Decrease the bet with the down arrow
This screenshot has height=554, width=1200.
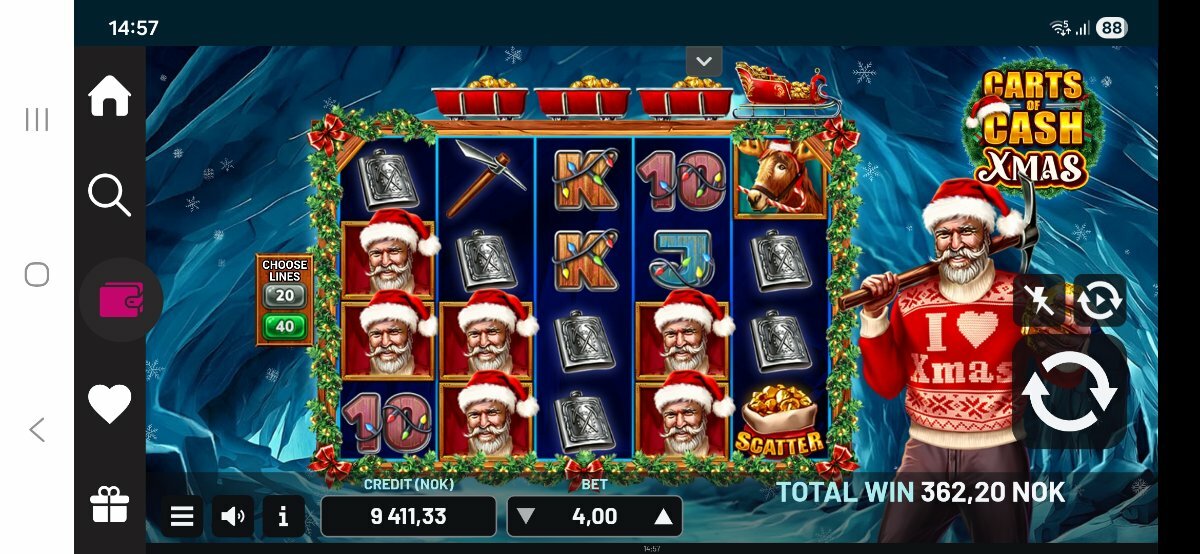coord(526,517)
